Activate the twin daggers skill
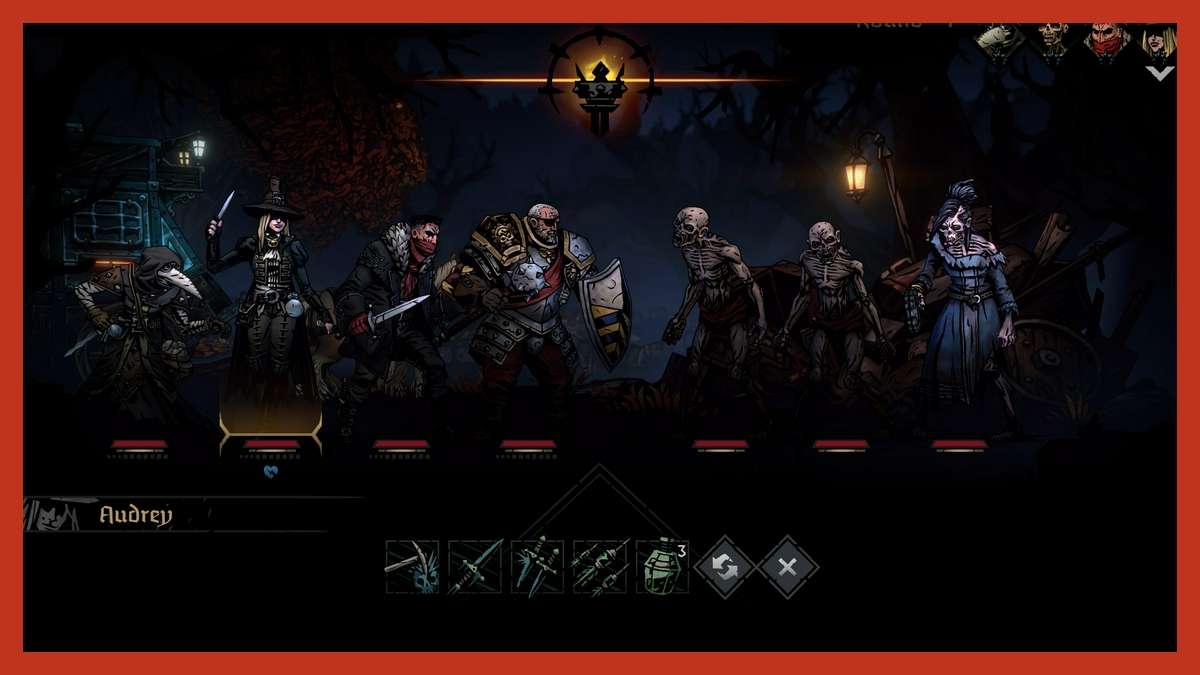The height and width of the screenshot is (675, 1200). pos(538,567)
